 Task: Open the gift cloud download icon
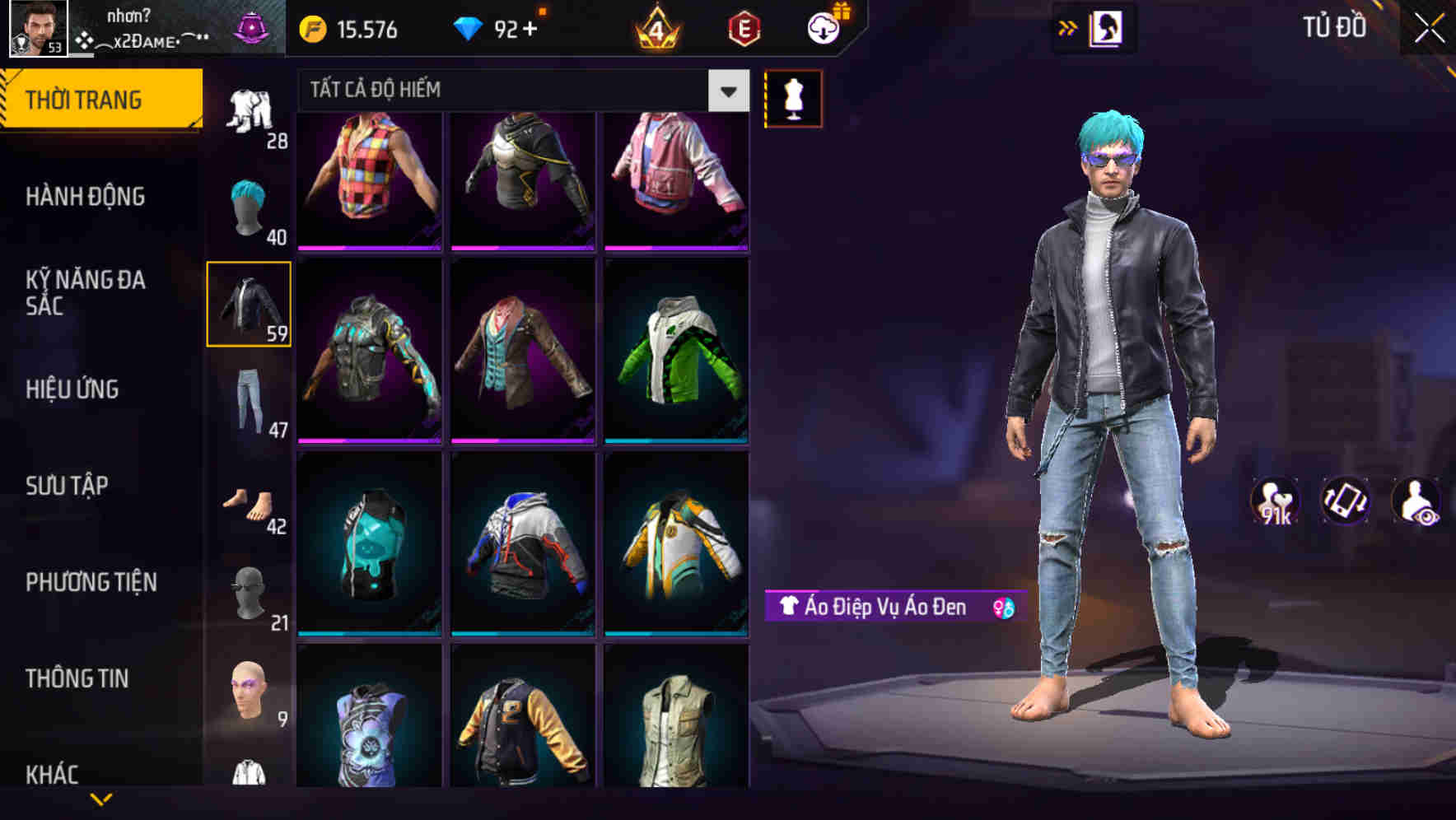[826, 27]
